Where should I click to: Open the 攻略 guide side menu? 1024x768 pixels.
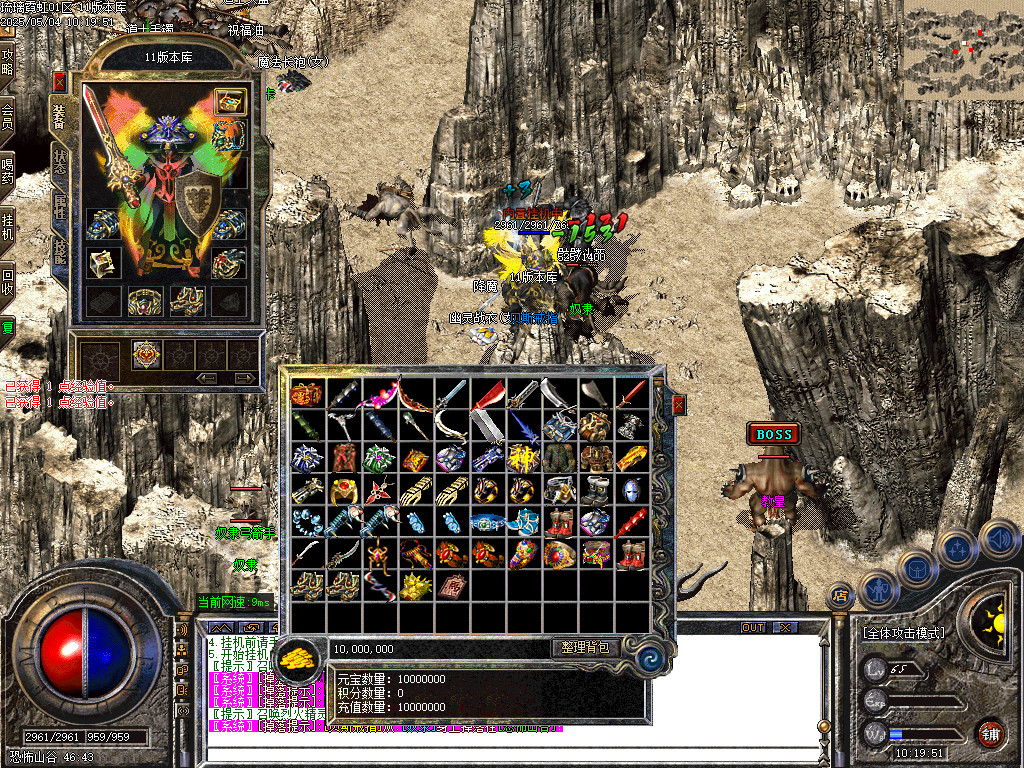point(8,62)
